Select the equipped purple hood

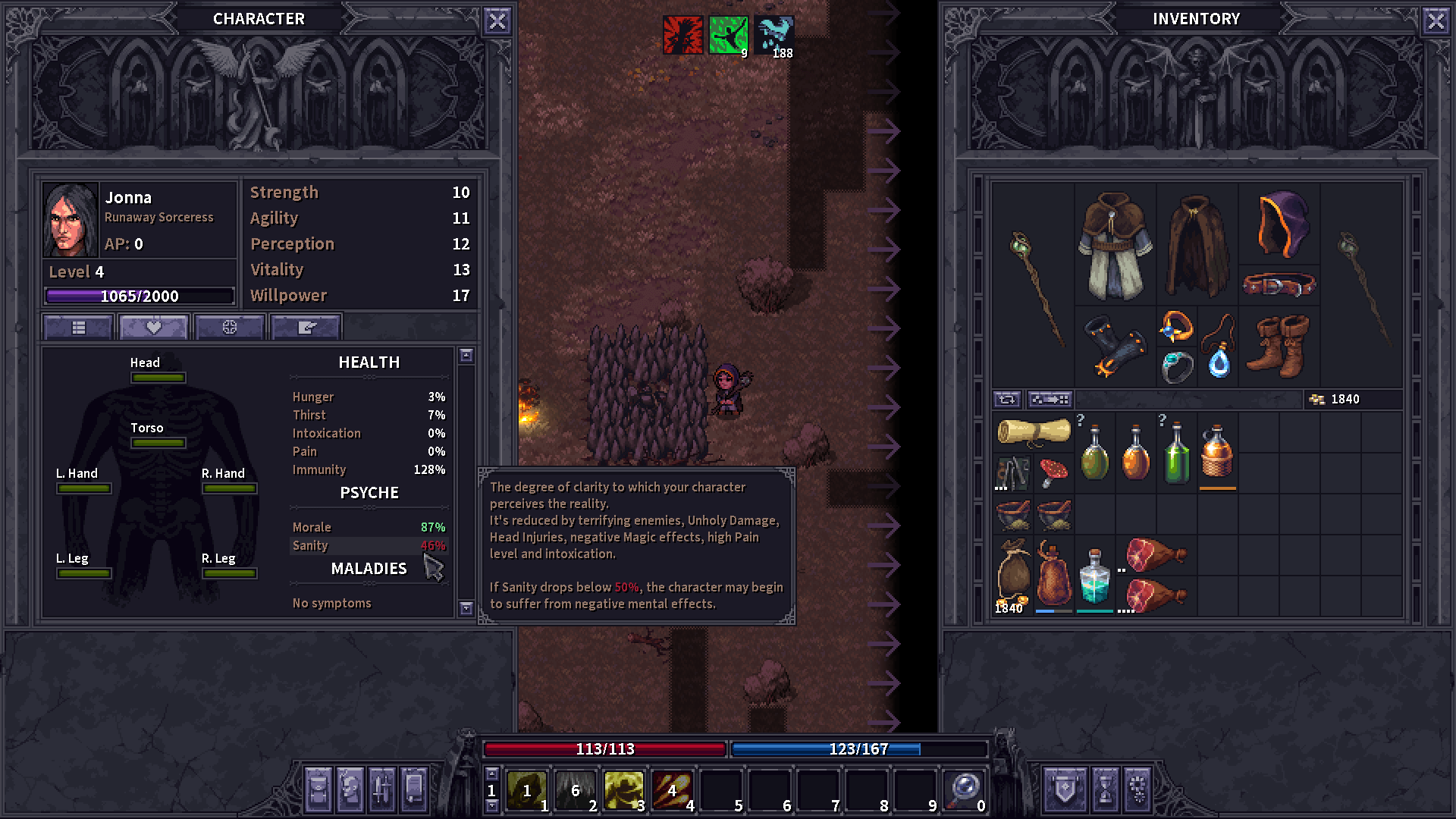coord(1279,224)
